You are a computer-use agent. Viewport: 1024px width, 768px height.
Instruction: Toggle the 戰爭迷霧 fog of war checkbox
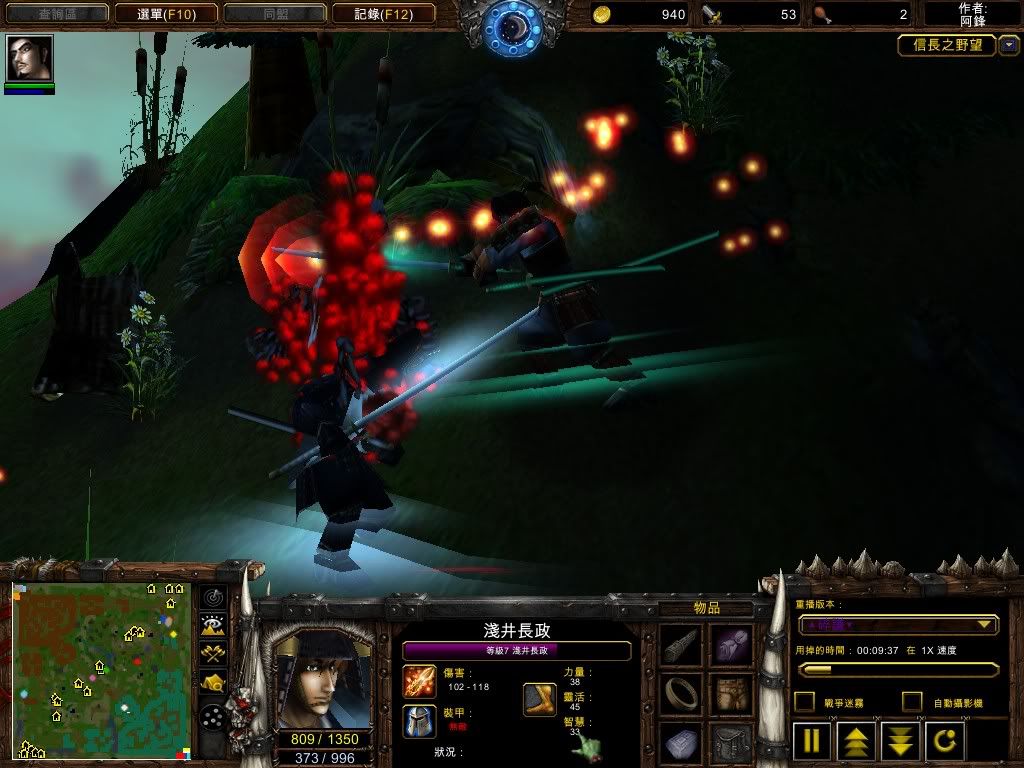coord(804,702)
